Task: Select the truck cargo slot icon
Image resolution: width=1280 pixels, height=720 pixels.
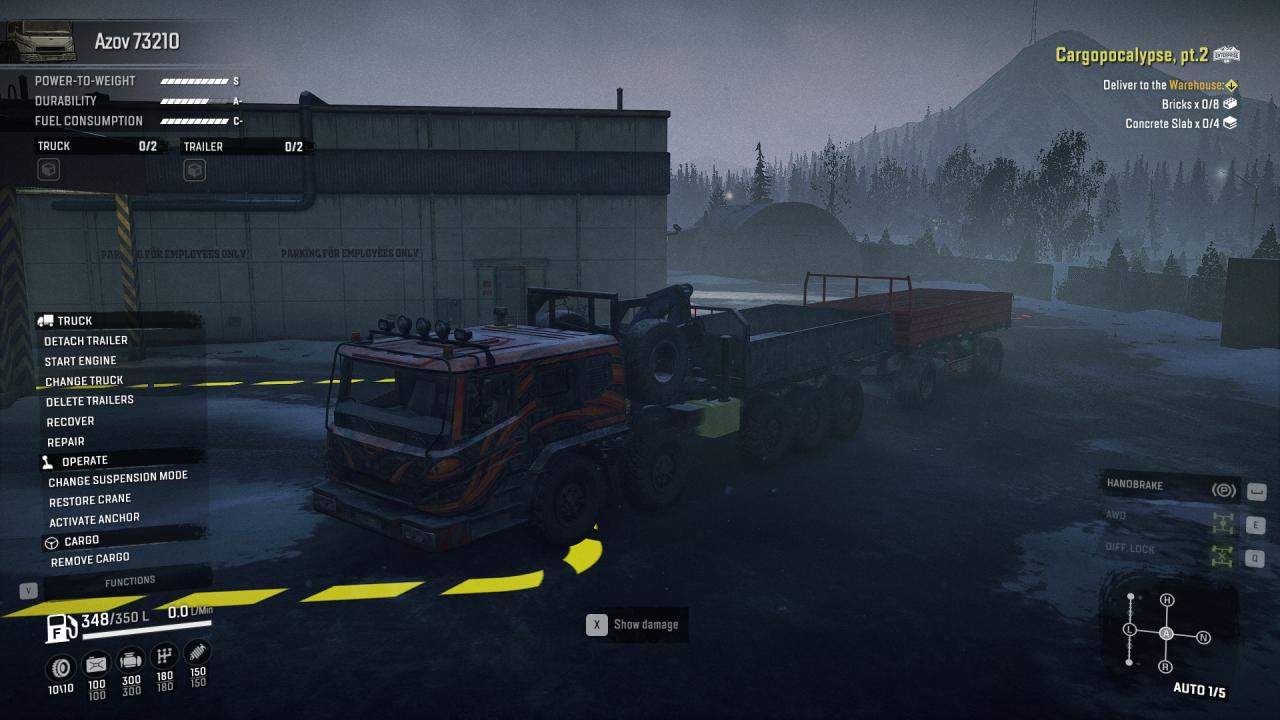Action: point(48,171)
